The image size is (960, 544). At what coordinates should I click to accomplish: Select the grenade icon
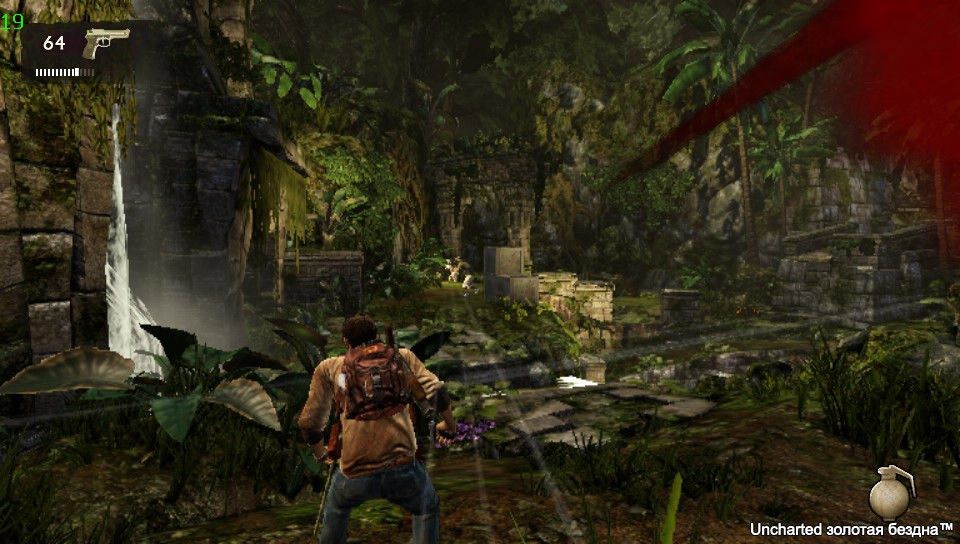[x=890, y=491]
